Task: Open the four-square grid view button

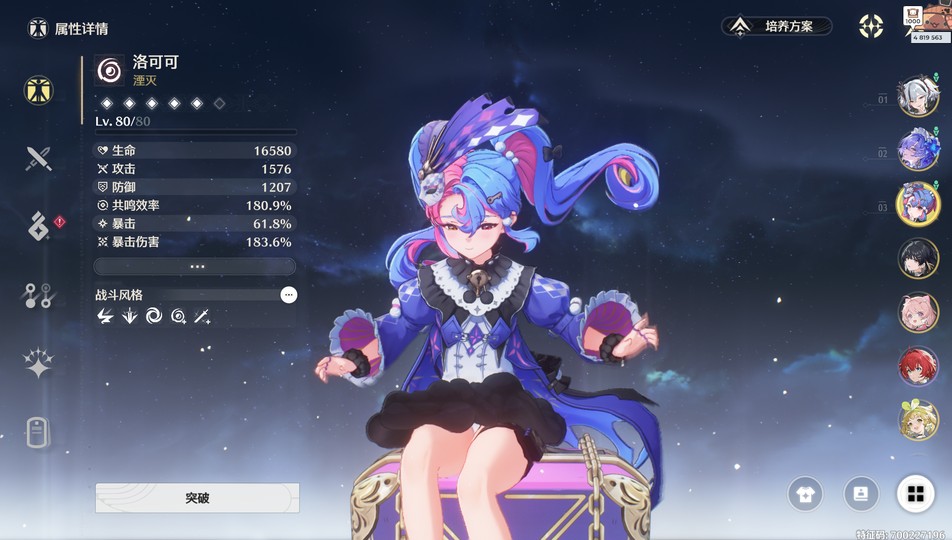Action: pos(914,493)
